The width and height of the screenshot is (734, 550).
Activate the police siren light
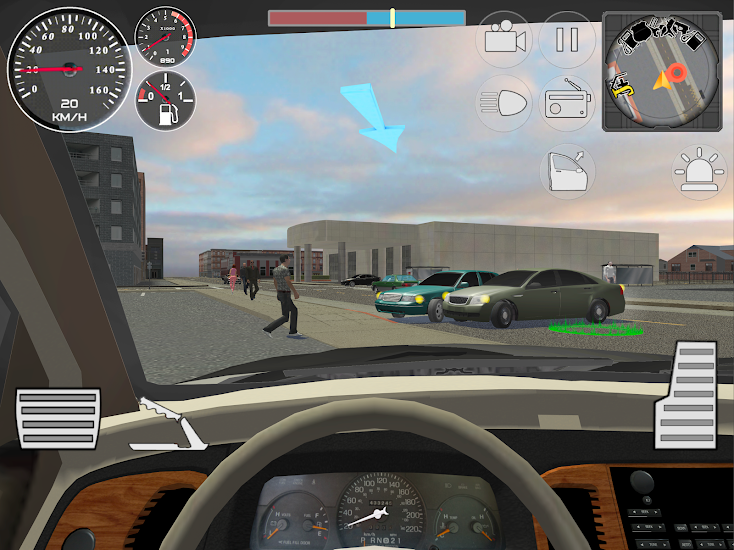tap(700, 170)
